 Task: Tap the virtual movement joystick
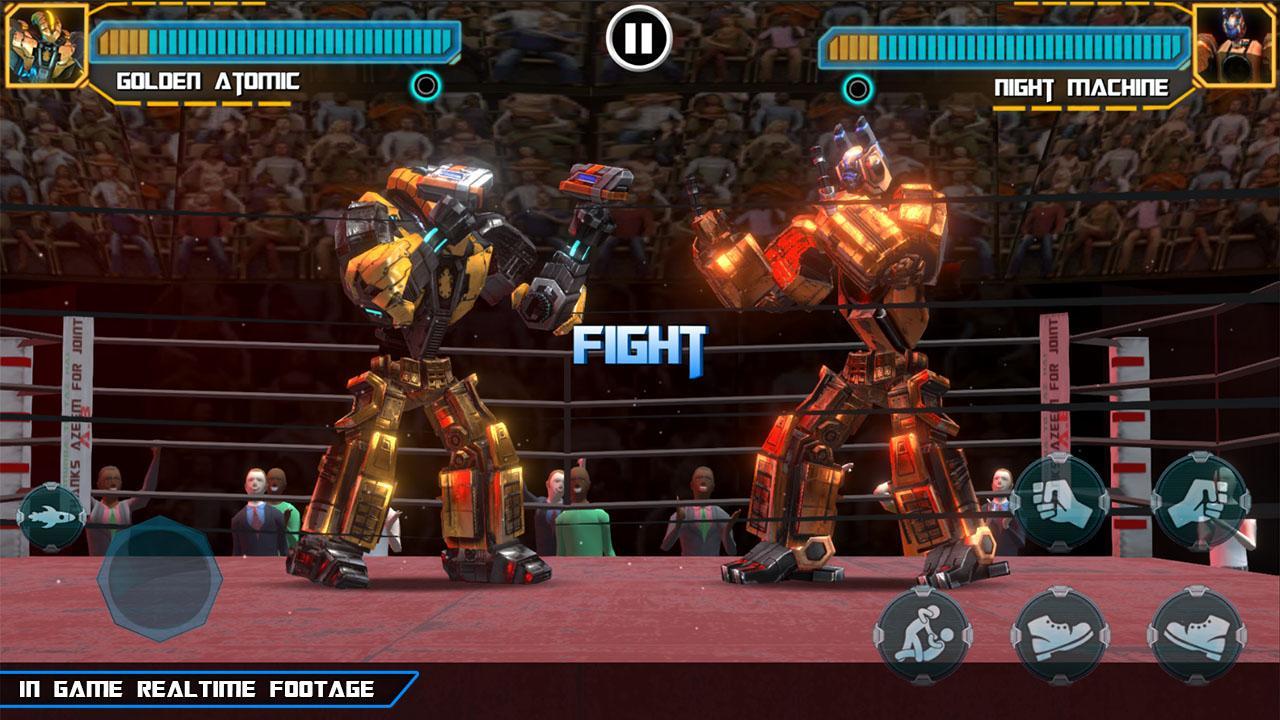tap(159, 580)
